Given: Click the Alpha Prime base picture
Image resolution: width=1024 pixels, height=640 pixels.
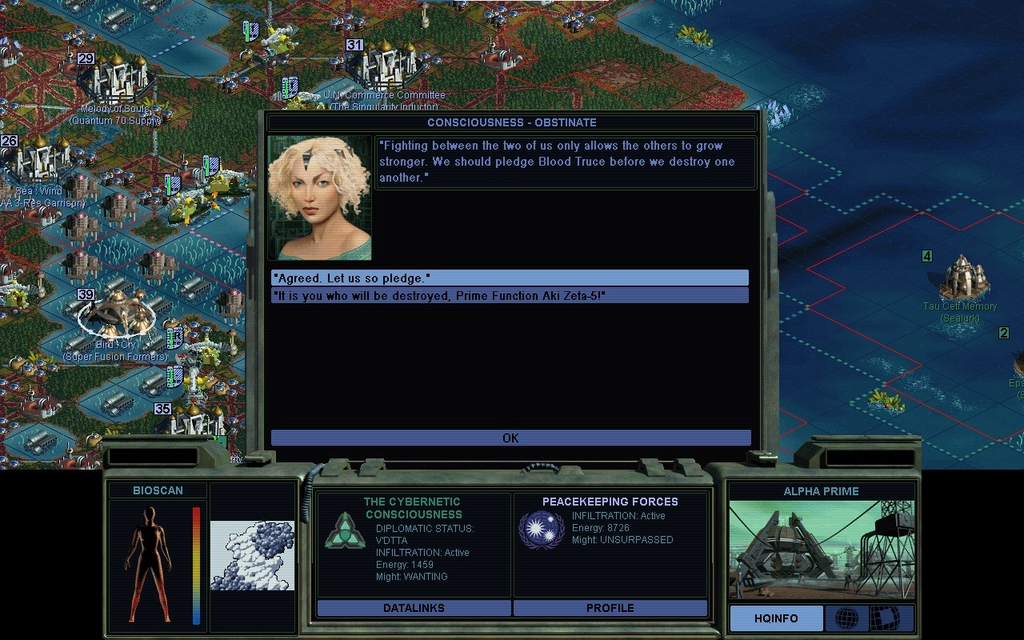Looking at the screenshot, I should 821,550.
